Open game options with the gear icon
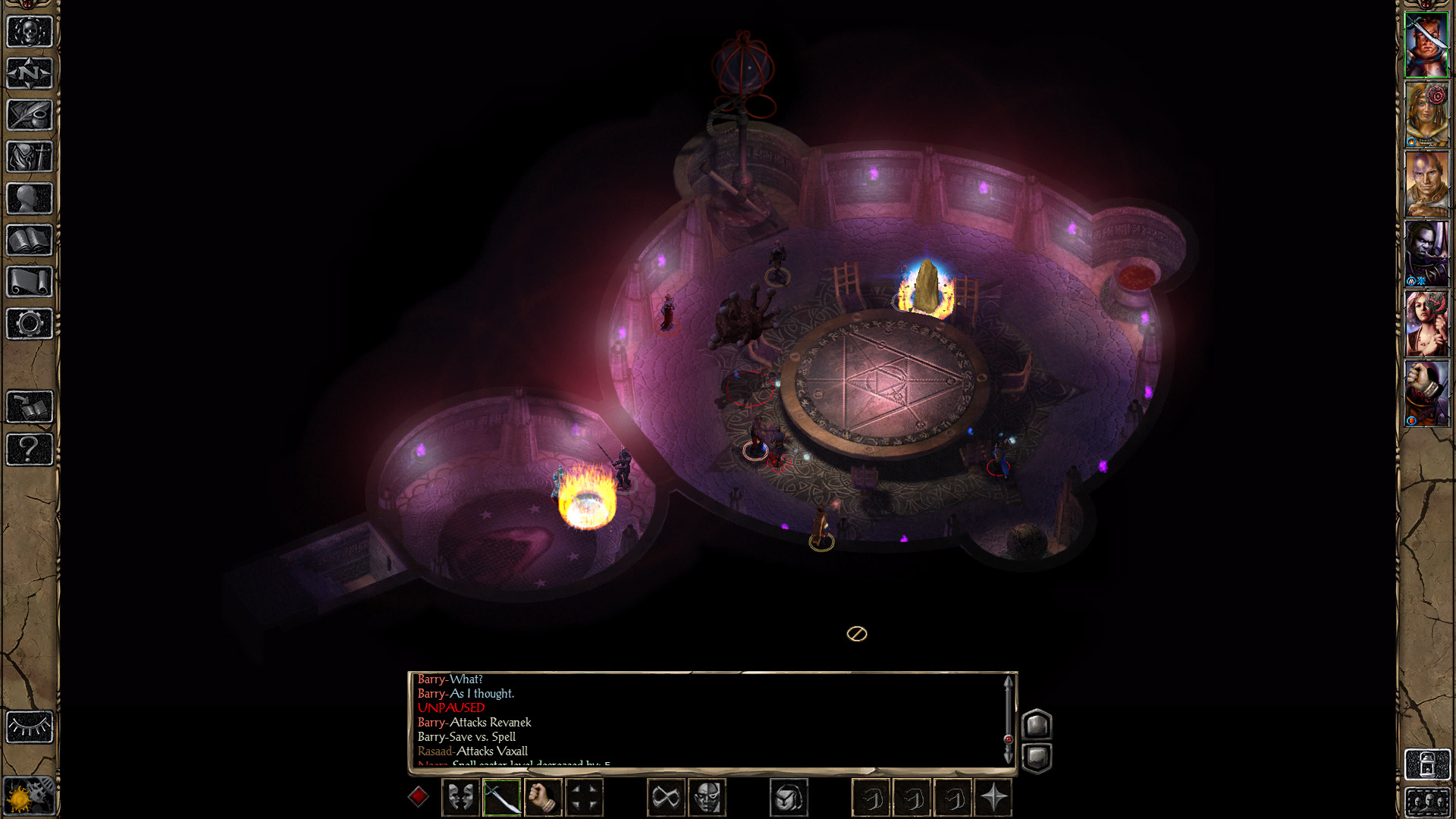The height and width of the screenshot is (819, 1456). tap(30, 324)
